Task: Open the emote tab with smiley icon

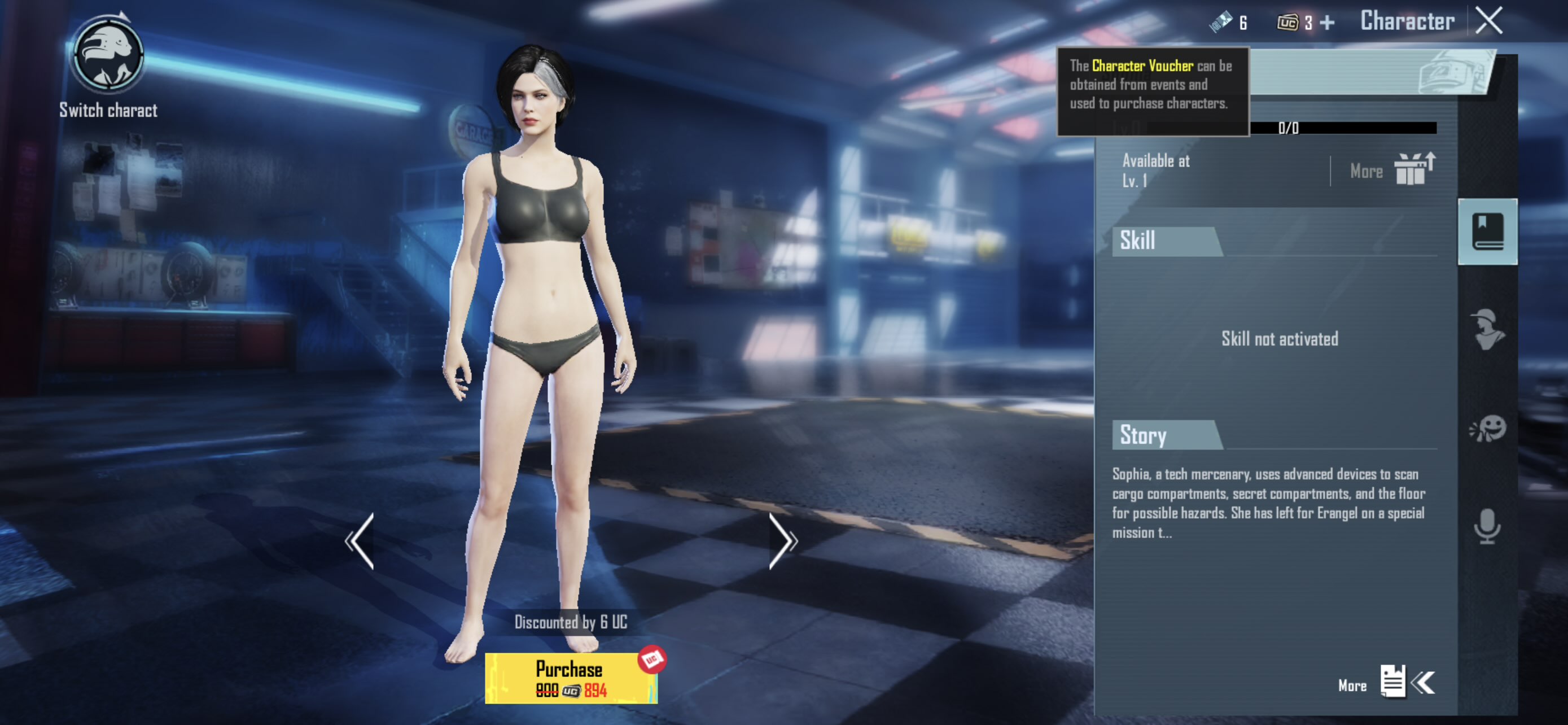Action: [x=1487, y=429]
